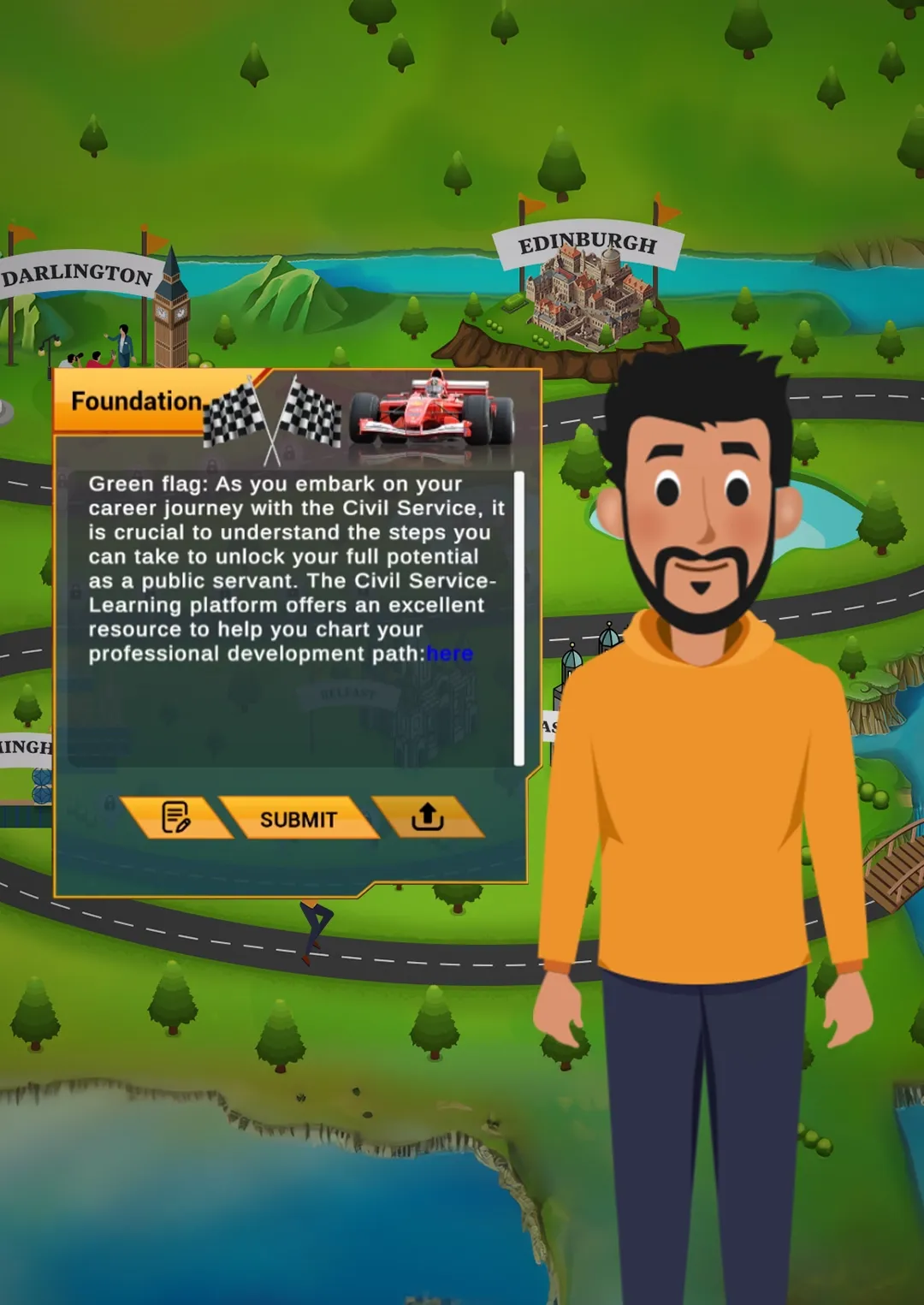Submit the Foundation stage response
The width and height of the screenshot is (924, 1305).
point(298,819)
